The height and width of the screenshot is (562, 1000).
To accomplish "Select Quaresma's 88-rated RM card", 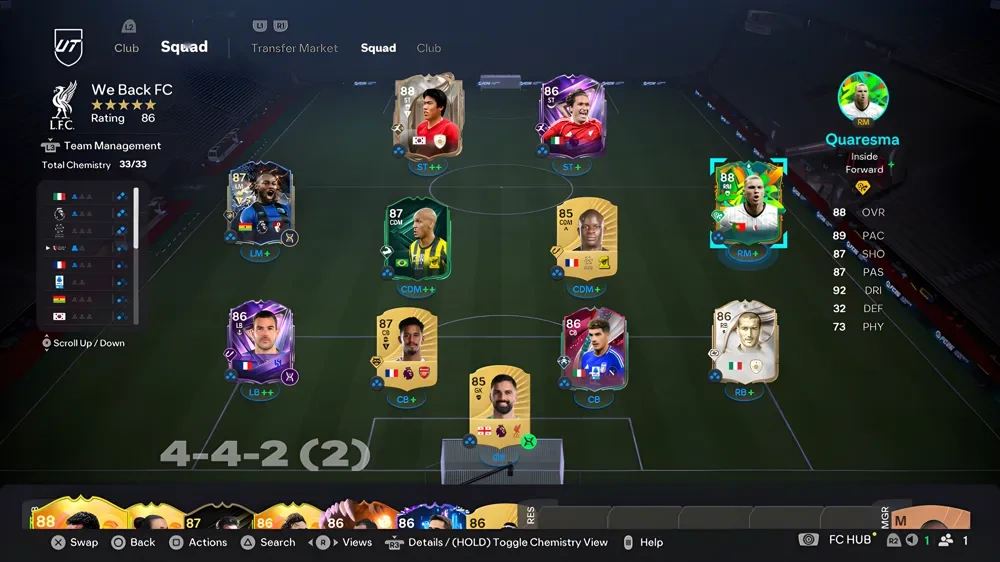I will click(x=748, y=204).
